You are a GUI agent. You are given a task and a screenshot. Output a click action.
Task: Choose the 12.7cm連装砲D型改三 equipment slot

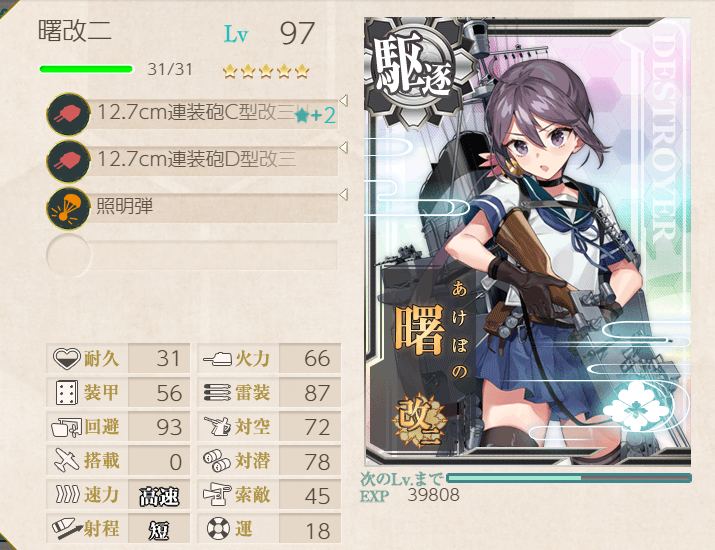195,160
